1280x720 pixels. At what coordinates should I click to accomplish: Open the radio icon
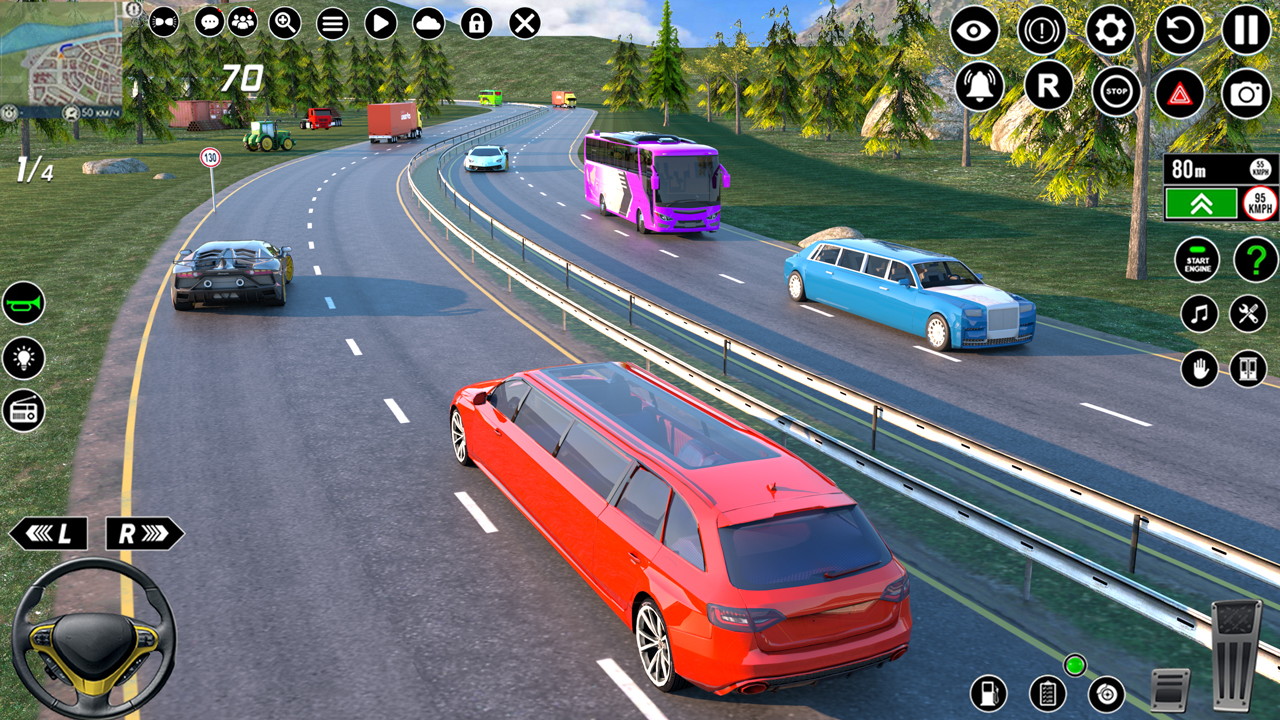click(x=23, y=410)
